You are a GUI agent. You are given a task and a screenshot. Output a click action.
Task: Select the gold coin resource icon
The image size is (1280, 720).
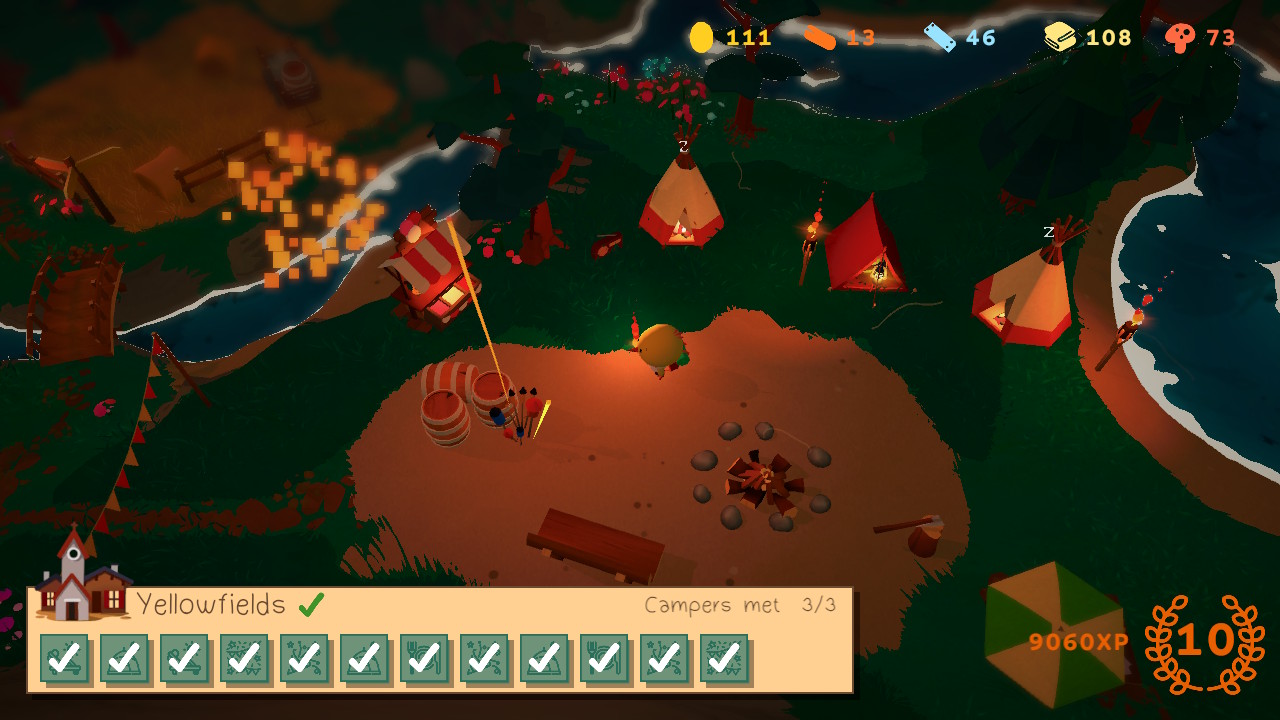pyautogui.click(x=701, y=38)
